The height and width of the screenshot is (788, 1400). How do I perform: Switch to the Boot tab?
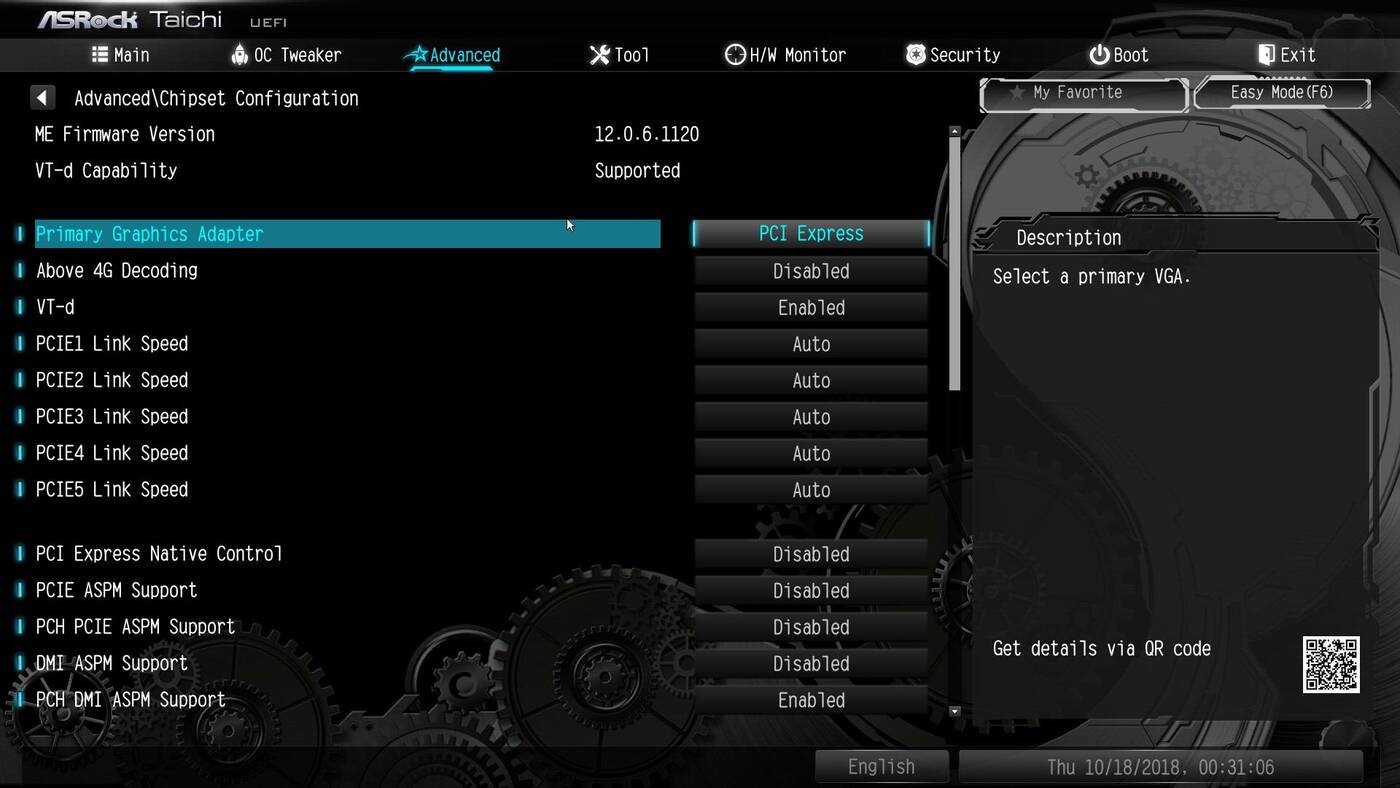tap(1119, 55)
